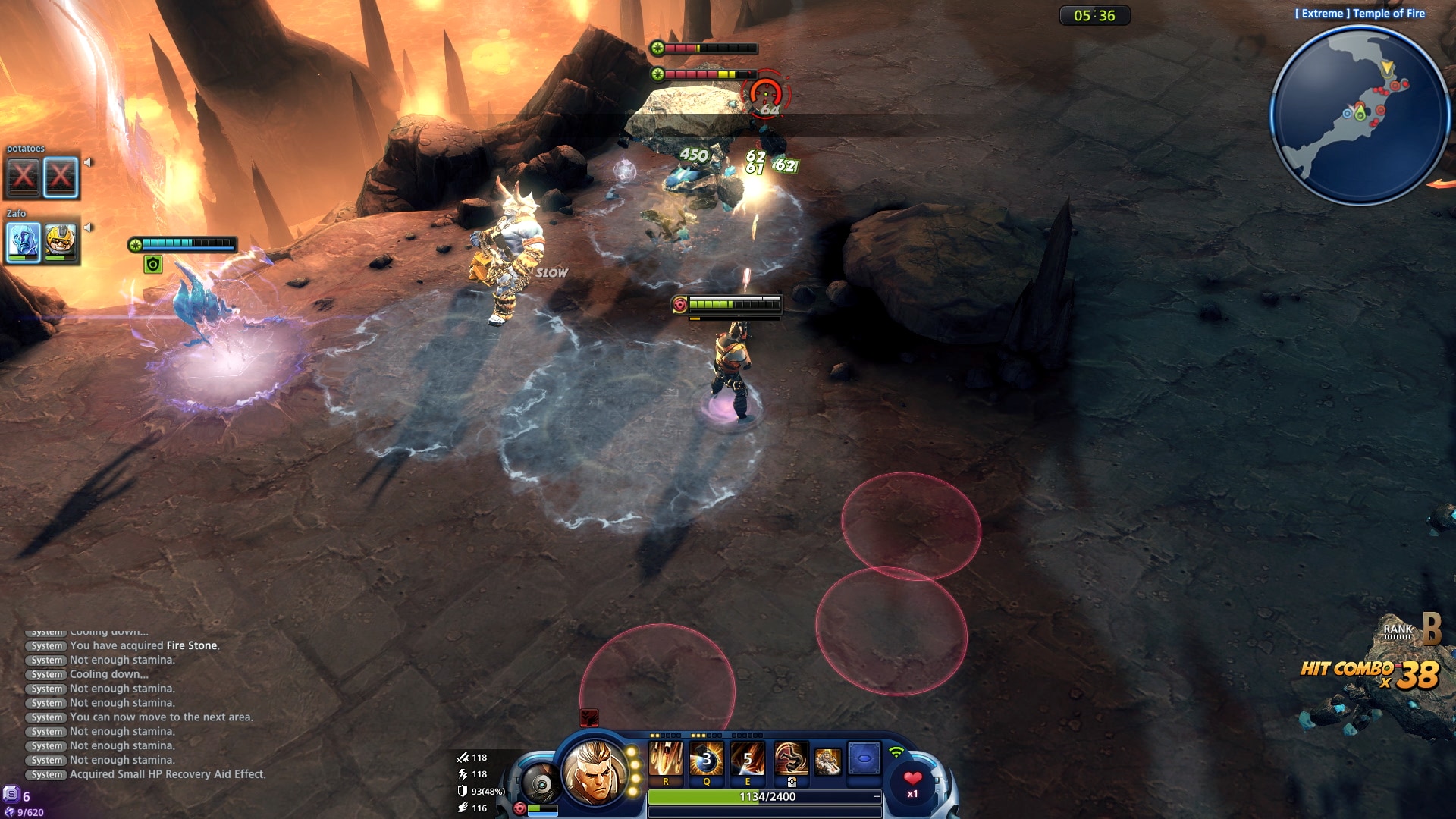Select Zafo's yellow helmet character portrait
Image resolution: width=1456 pixels, height=819 pixels.
point(61,242)
